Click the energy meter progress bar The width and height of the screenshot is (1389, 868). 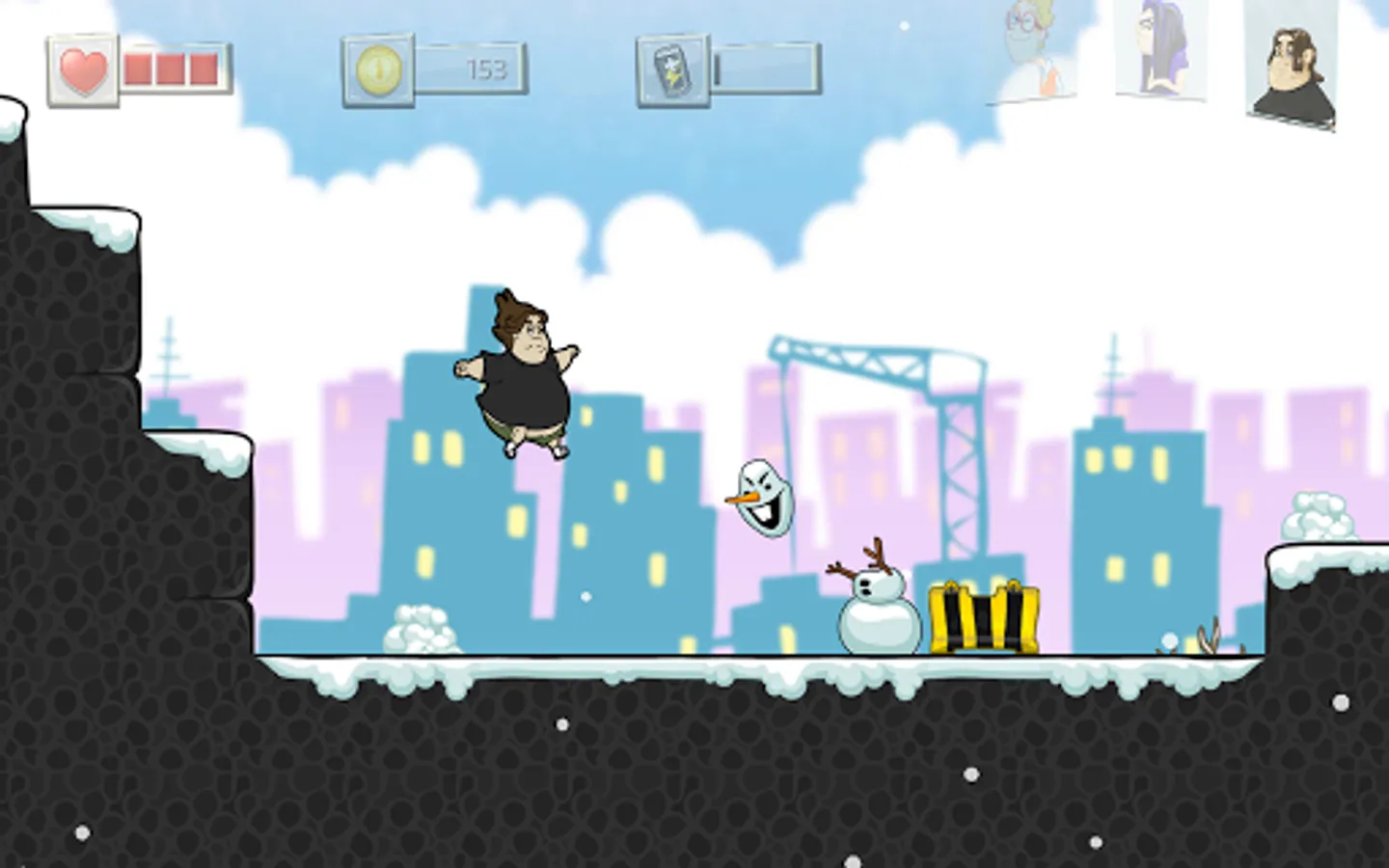point(762,69)
